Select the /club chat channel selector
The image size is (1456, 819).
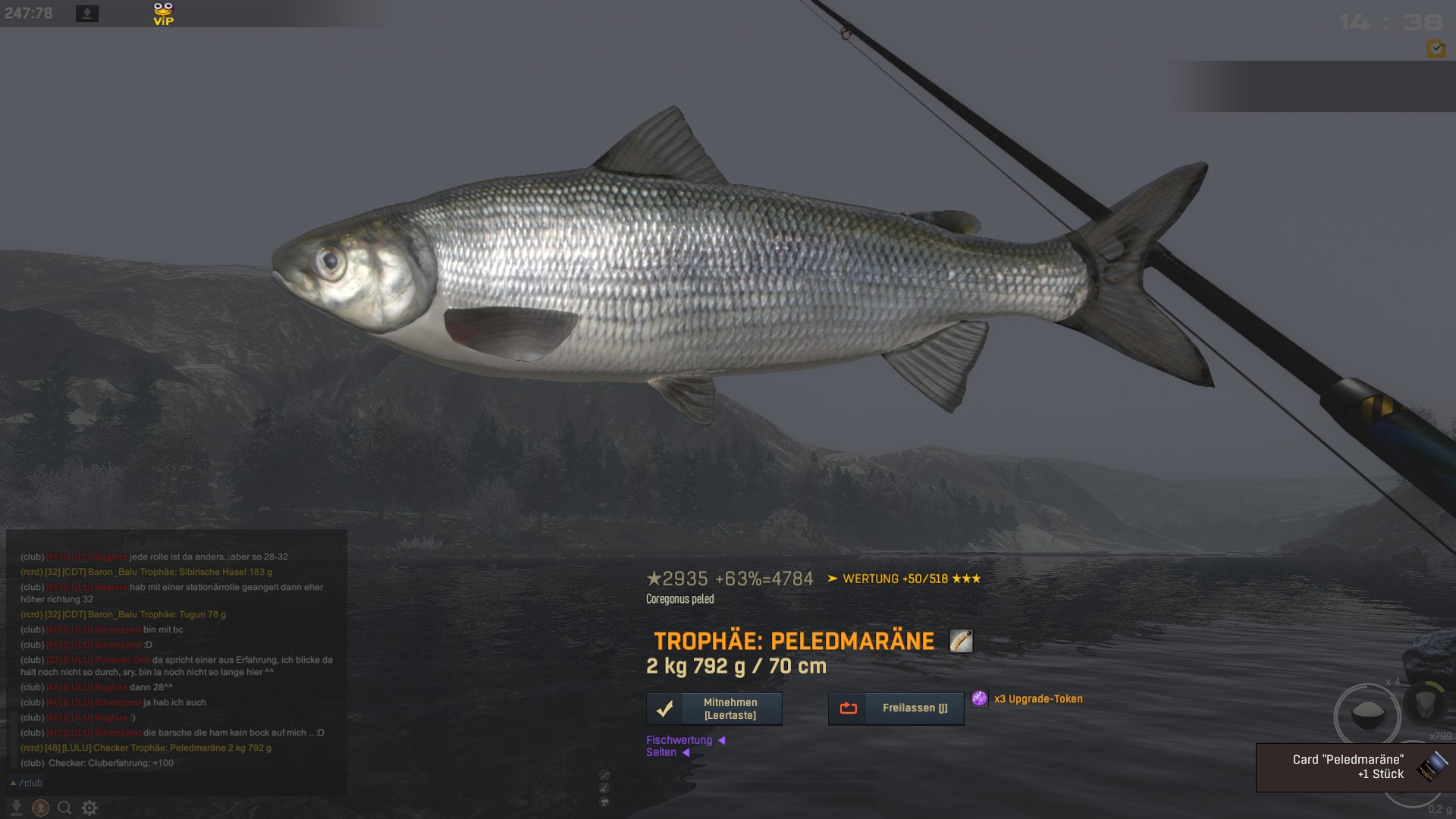pyautogui.click(x=27, y=783)
